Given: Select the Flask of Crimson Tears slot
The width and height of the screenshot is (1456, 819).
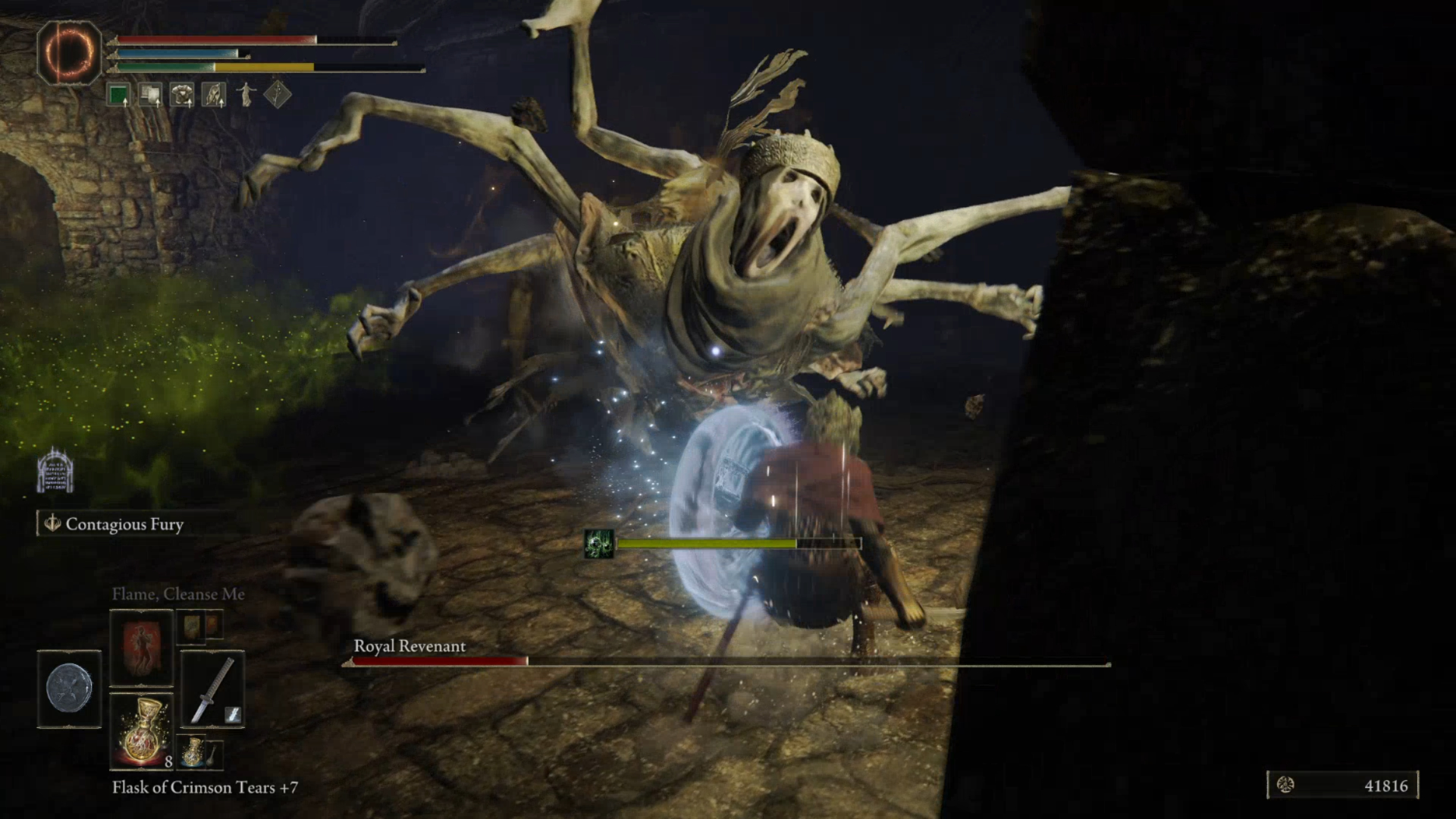Looking at the screenshot, I should pyautogui.click(x=142, y=730).
